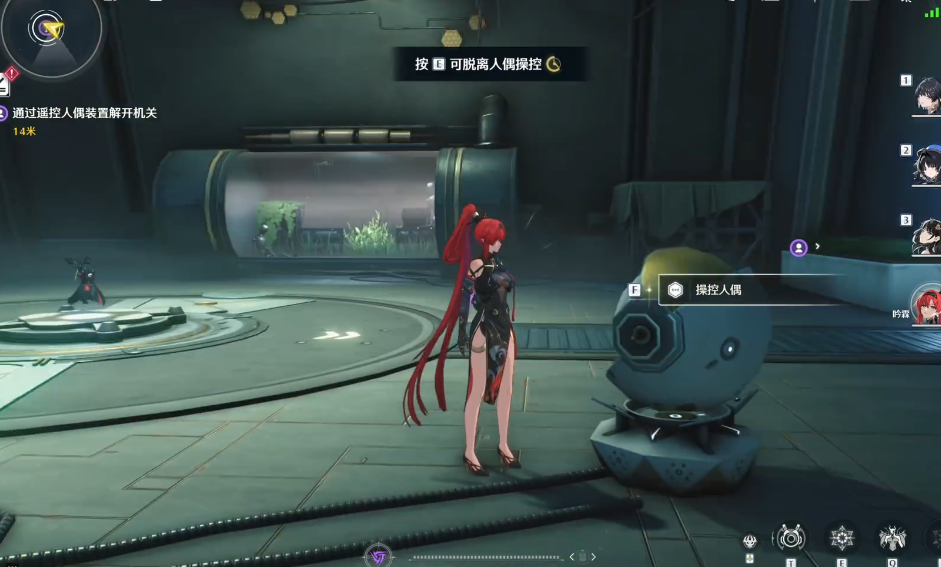Click the purple emblem on the bottom bar
The image size is (941, 567).
pos(378,556)
